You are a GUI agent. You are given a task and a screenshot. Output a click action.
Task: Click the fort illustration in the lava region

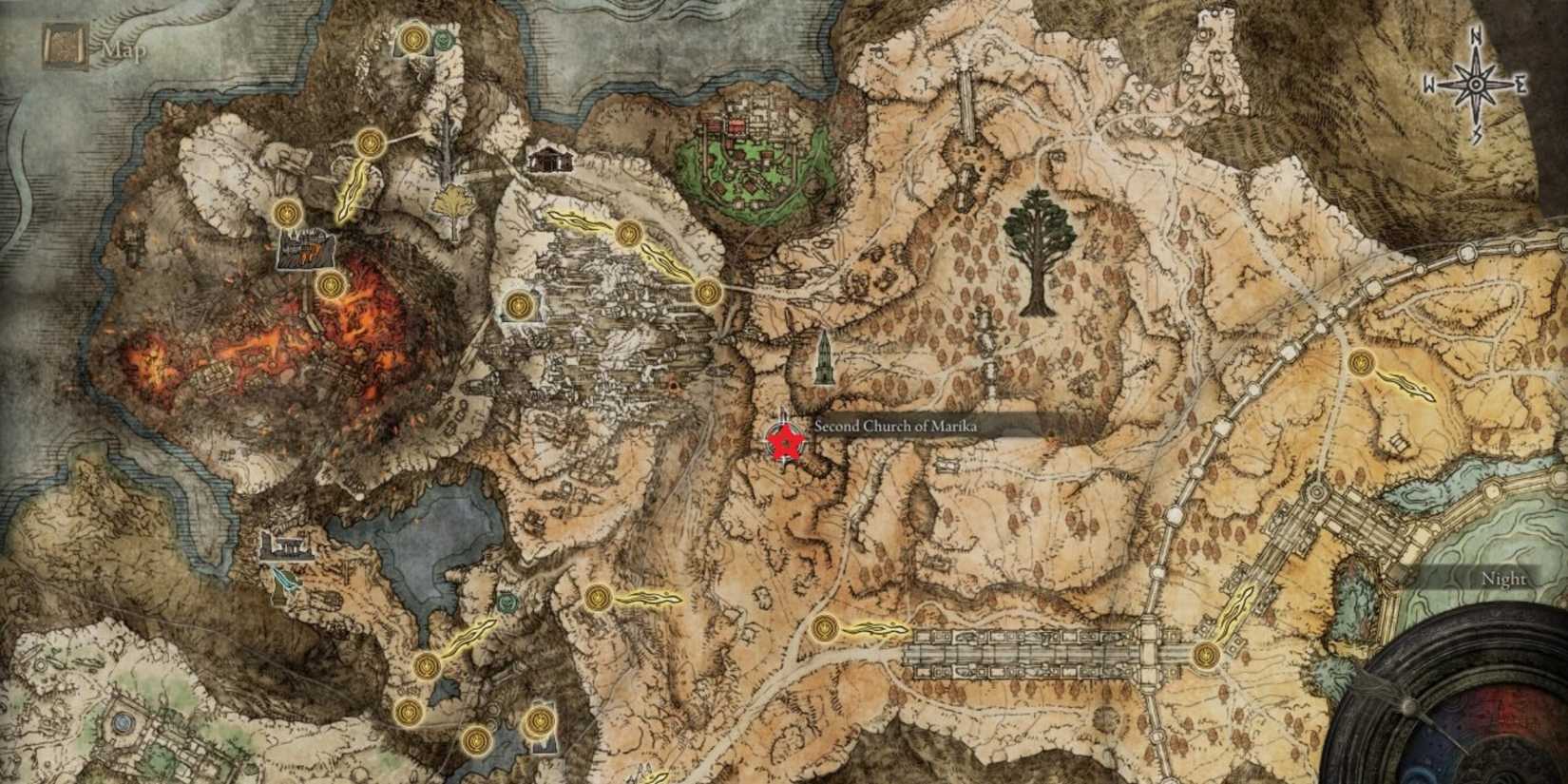[306, 249]
